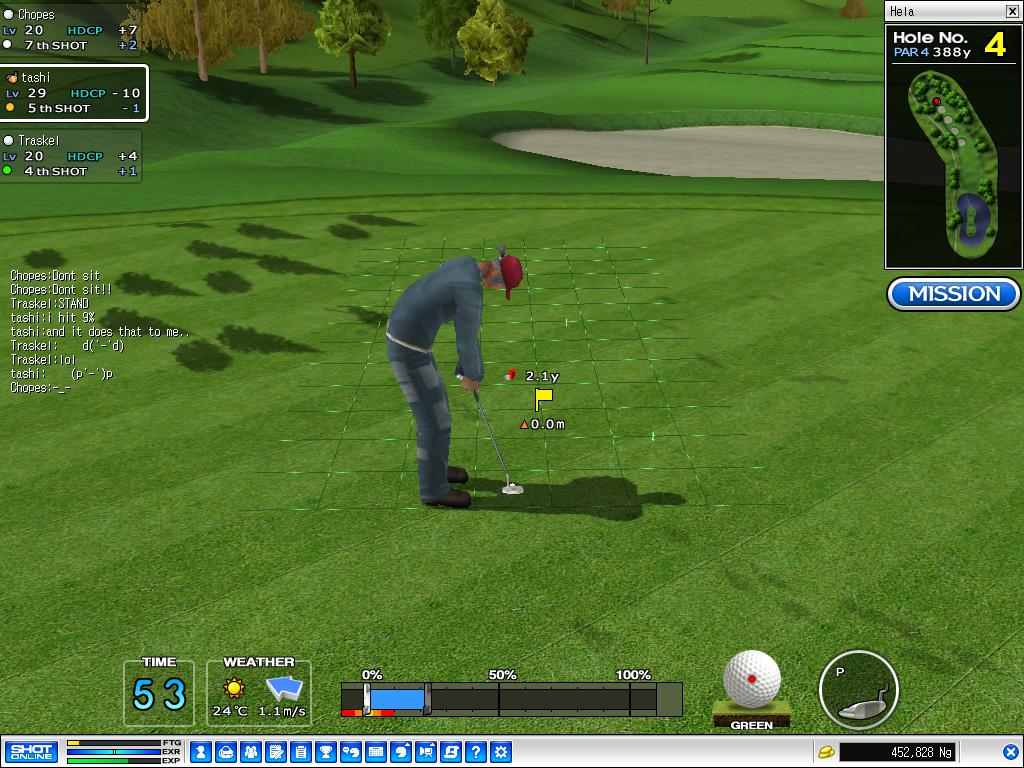
Task: Click the shot power gauge bar
Action: [511, 699]
